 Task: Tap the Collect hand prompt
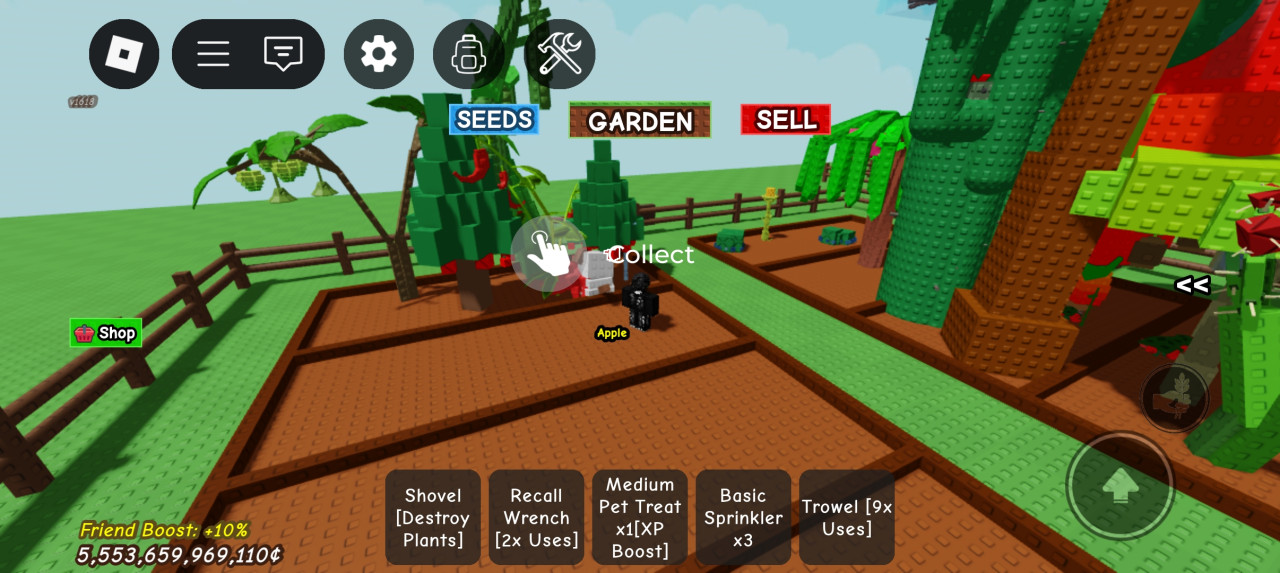click(x=549, y=254)
